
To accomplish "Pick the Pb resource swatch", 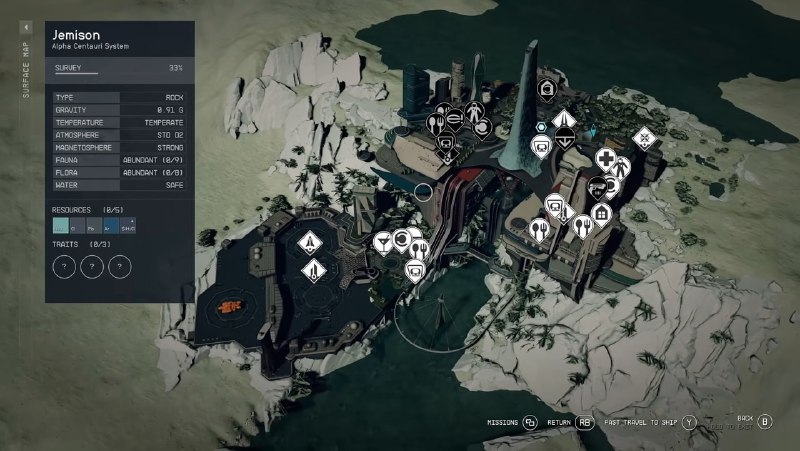I will click(x=94, y=227).
